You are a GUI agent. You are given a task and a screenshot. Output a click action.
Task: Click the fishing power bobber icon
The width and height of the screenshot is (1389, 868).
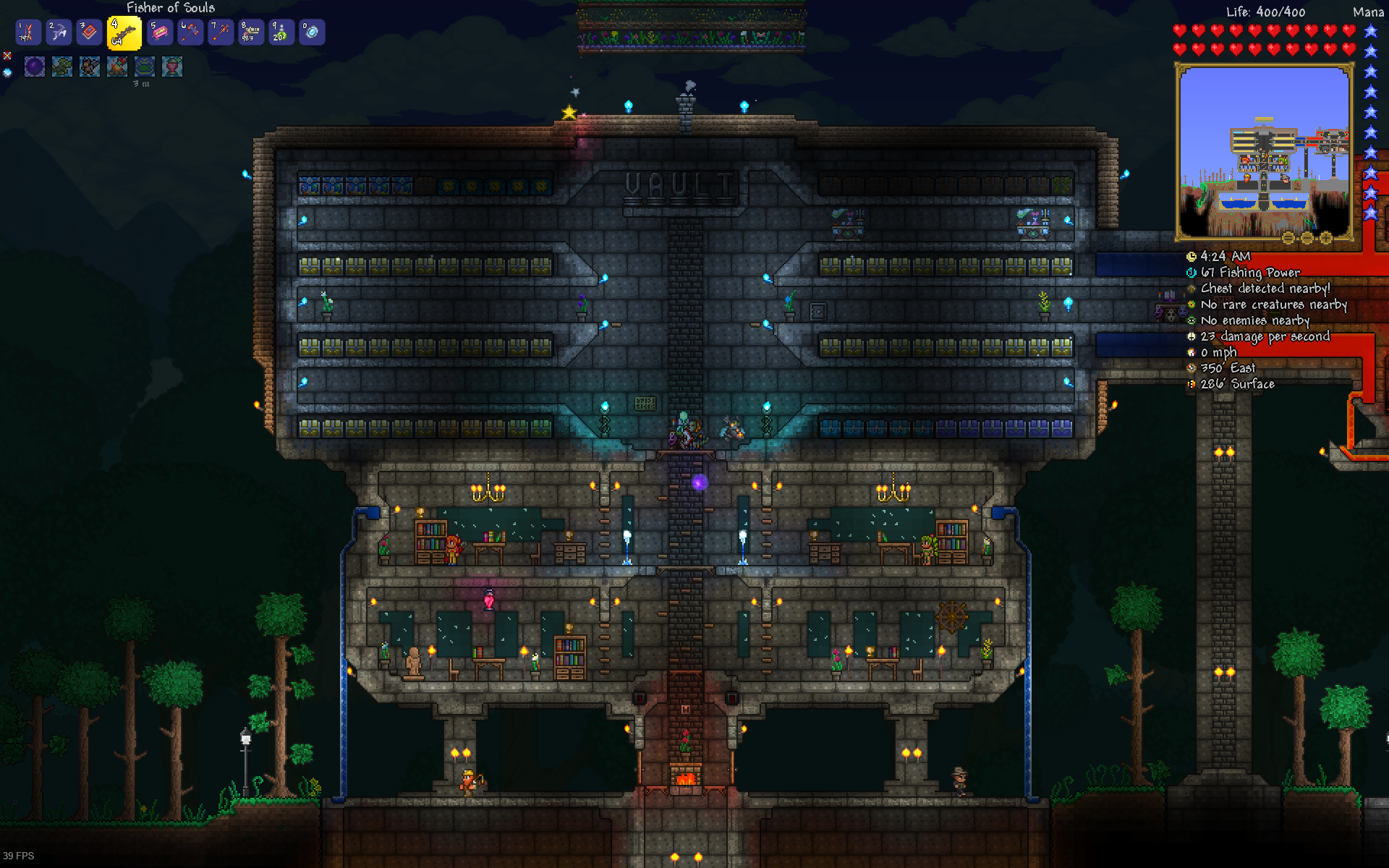(1190, 273)
